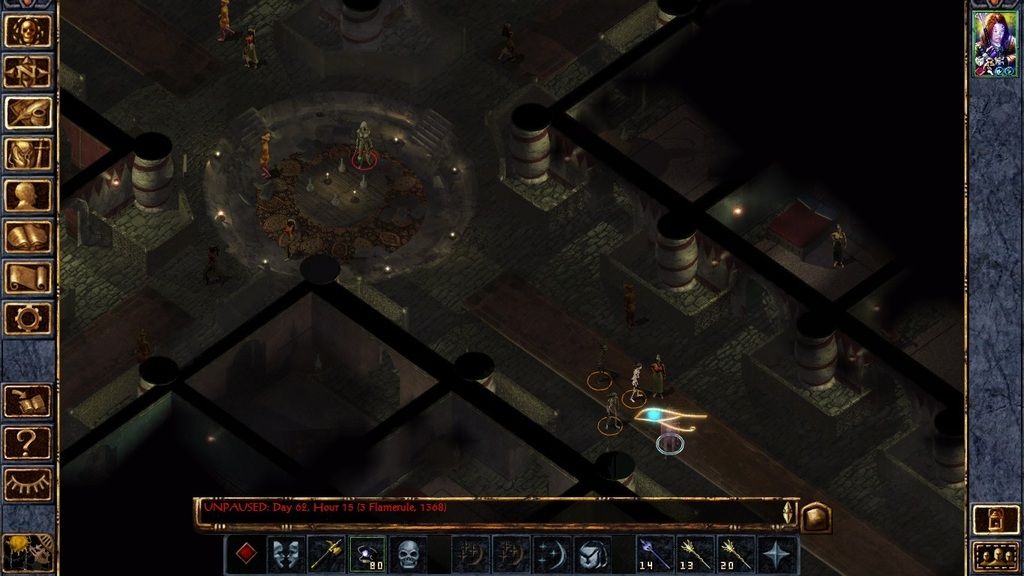Use the wand with 20 charges

[736, 554]
